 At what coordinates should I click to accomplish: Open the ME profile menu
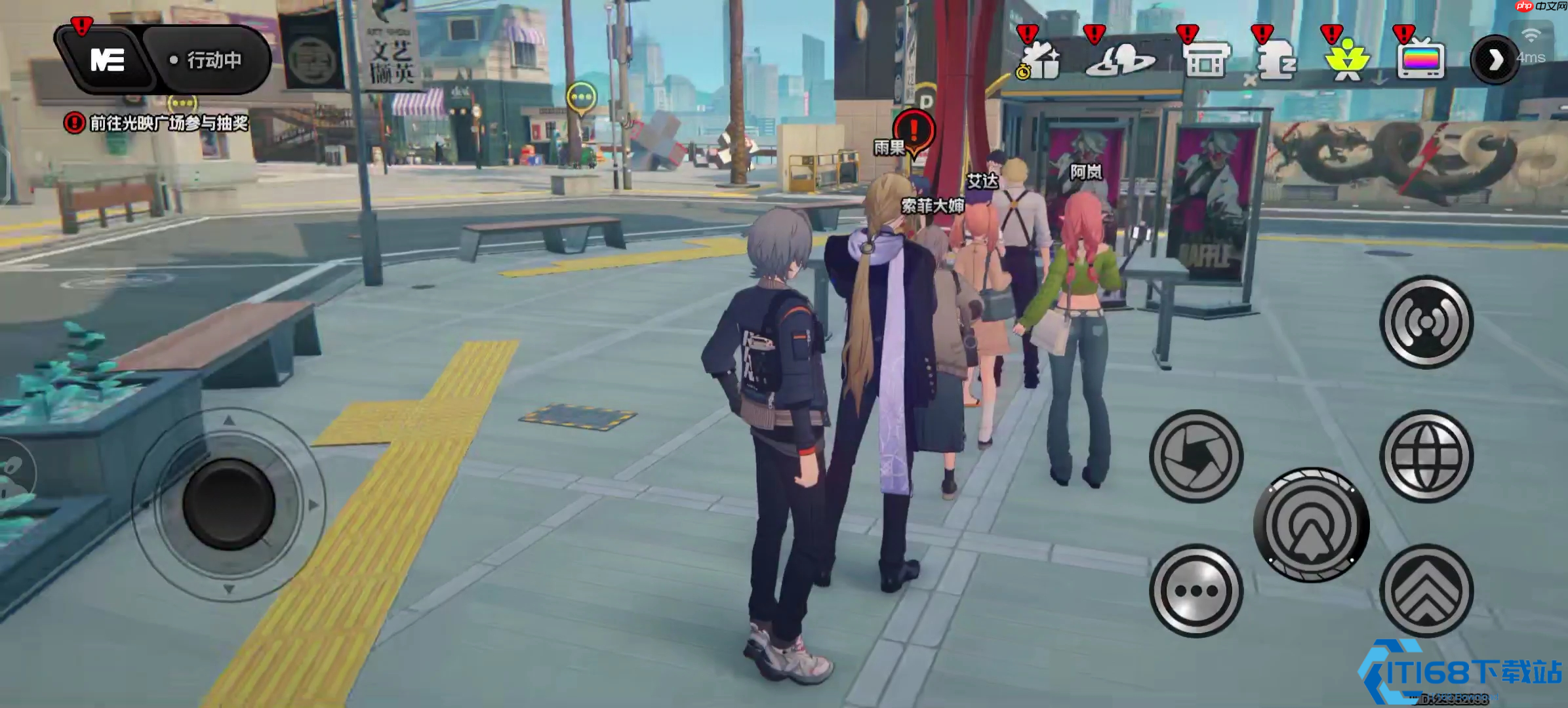[107, 60]
